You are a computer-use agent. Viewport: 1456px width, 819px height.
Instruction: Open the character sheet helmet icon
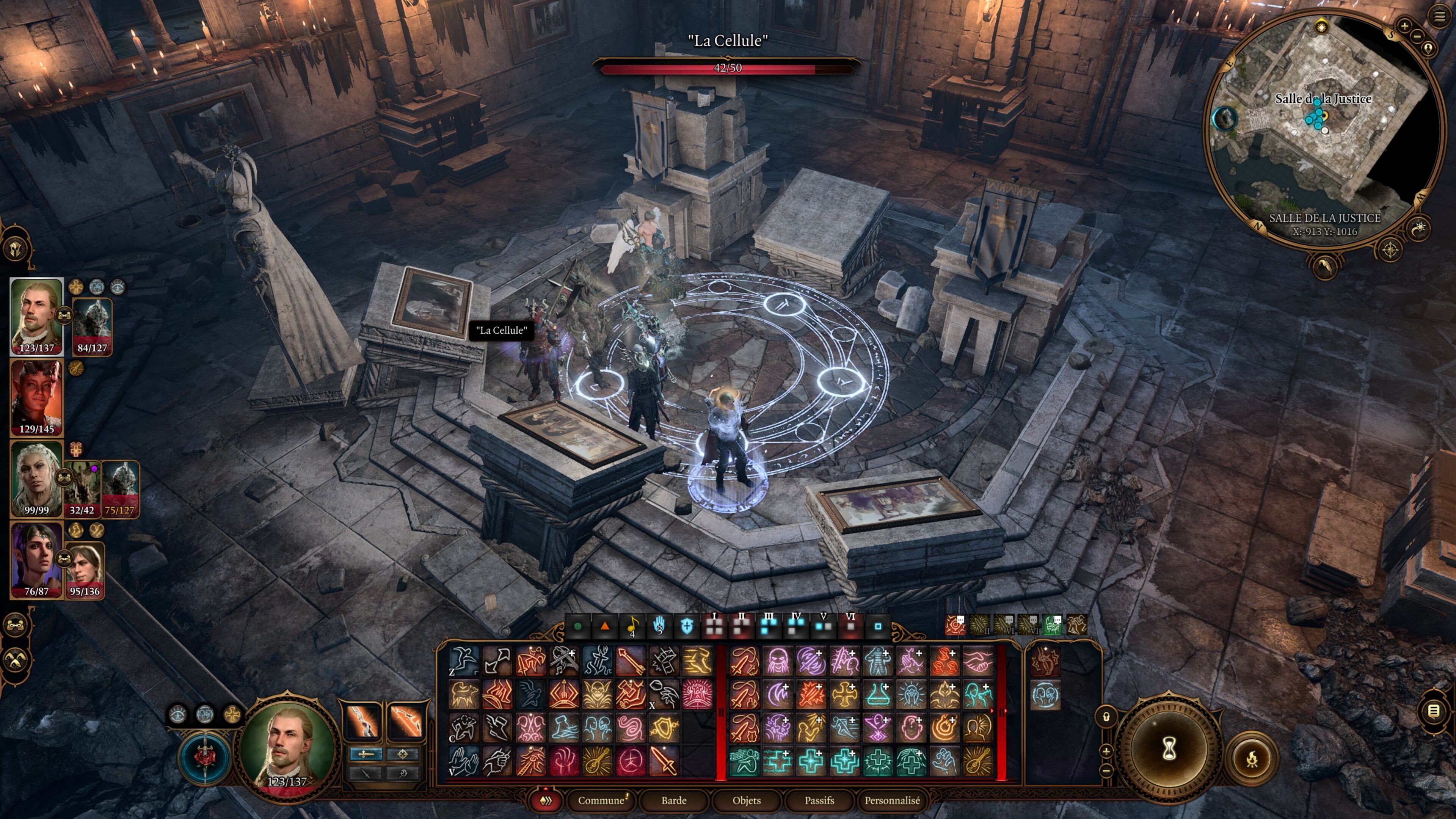pos(16,248)
